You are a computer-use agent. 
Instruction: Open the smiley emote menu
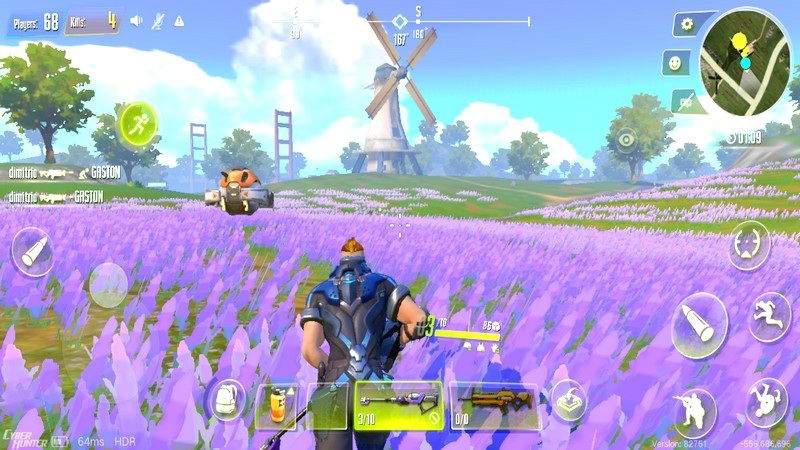pos(676,62)
